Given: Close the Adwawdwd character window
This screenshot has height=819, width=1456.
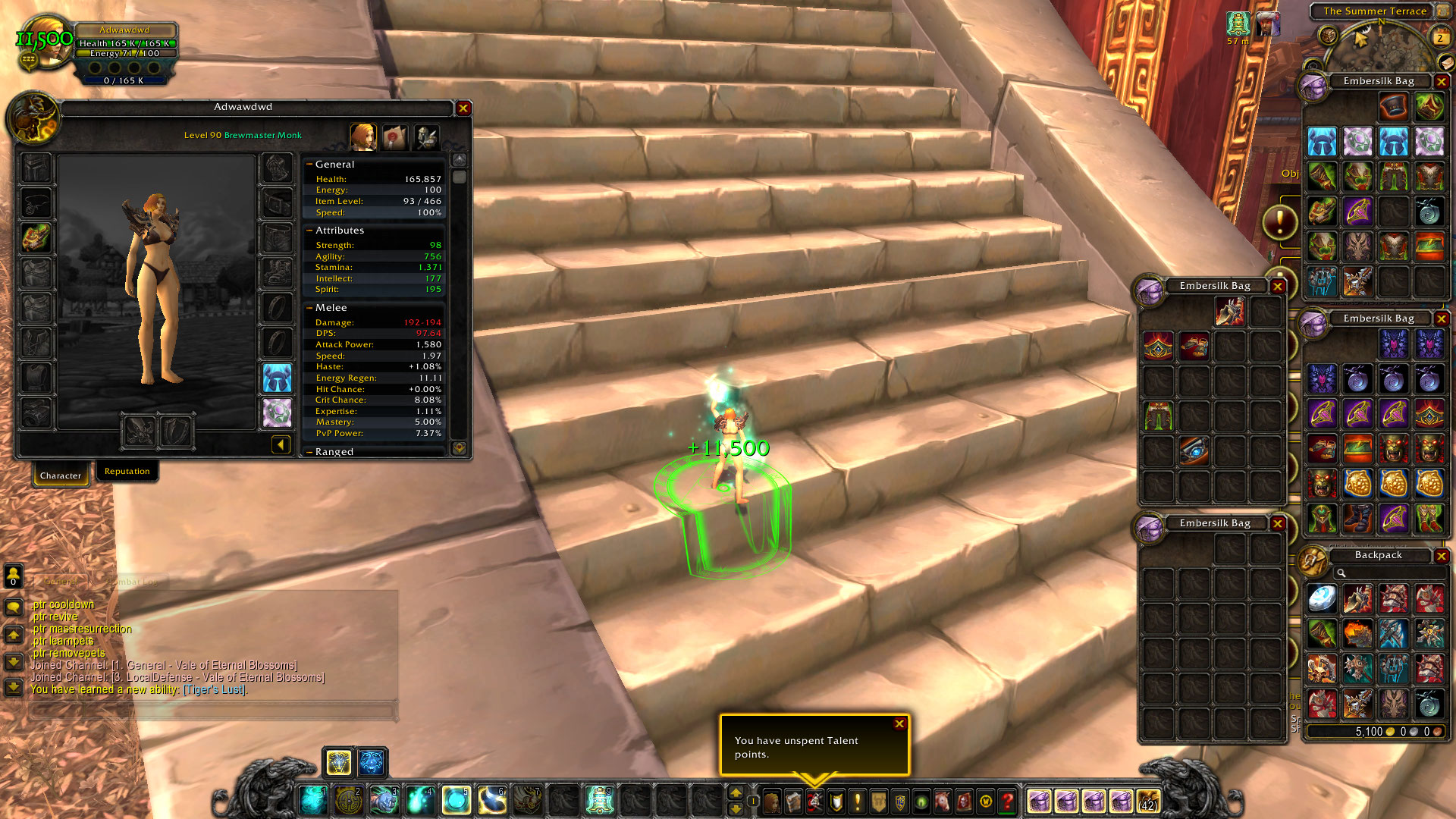Looking at the screenshot, I should click(x=463, y=108).
